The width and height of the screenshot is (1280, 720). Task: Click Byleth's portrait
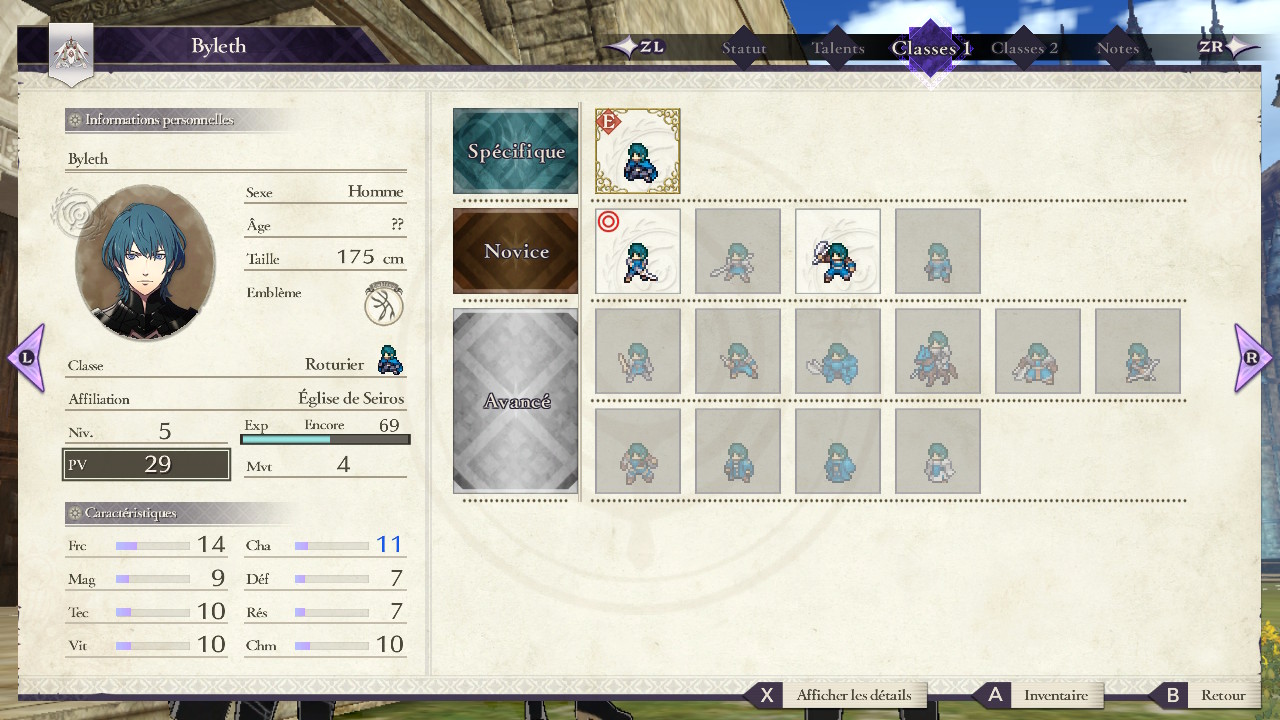click(144, 263)
